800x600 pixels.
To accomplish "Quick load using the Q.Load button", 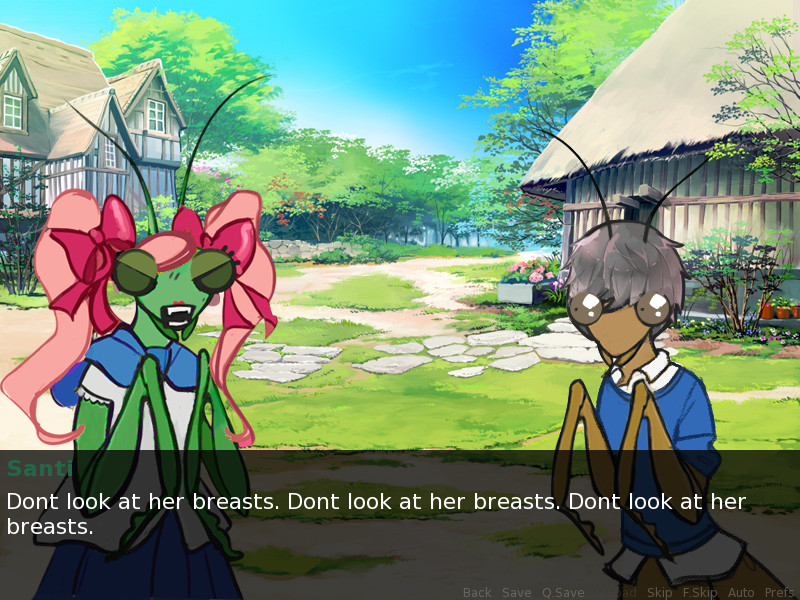I will (x=616, y=592).
